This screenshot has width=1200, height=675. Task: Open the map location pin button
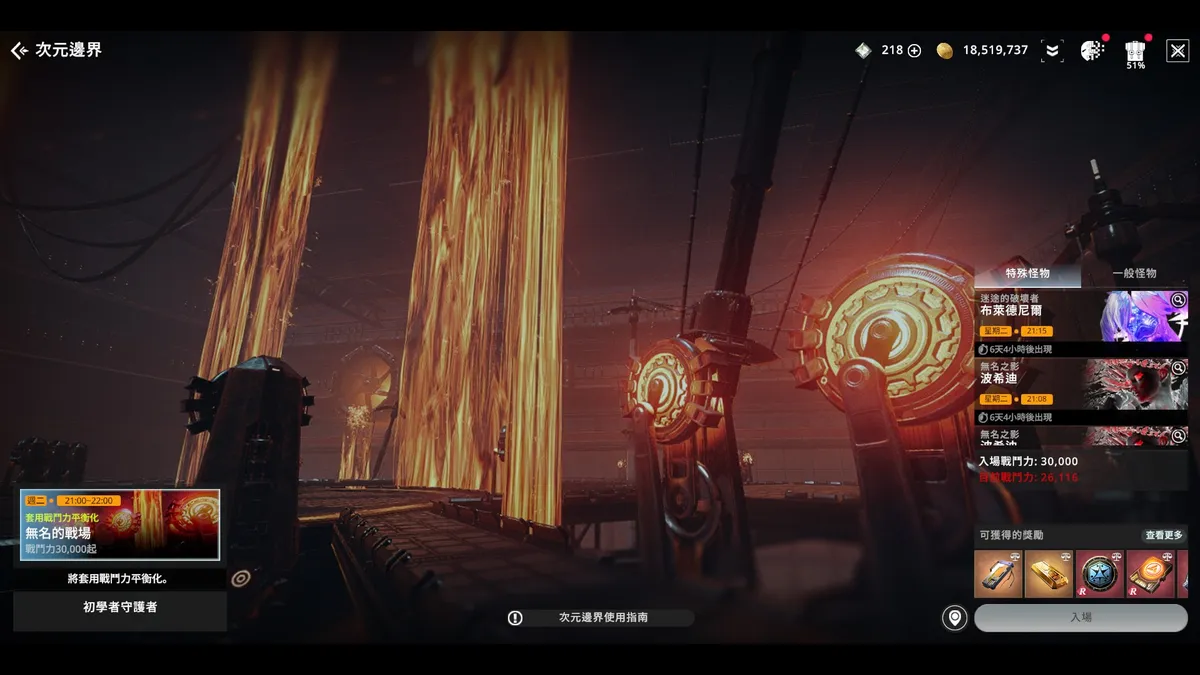click(x=955, y=618)
